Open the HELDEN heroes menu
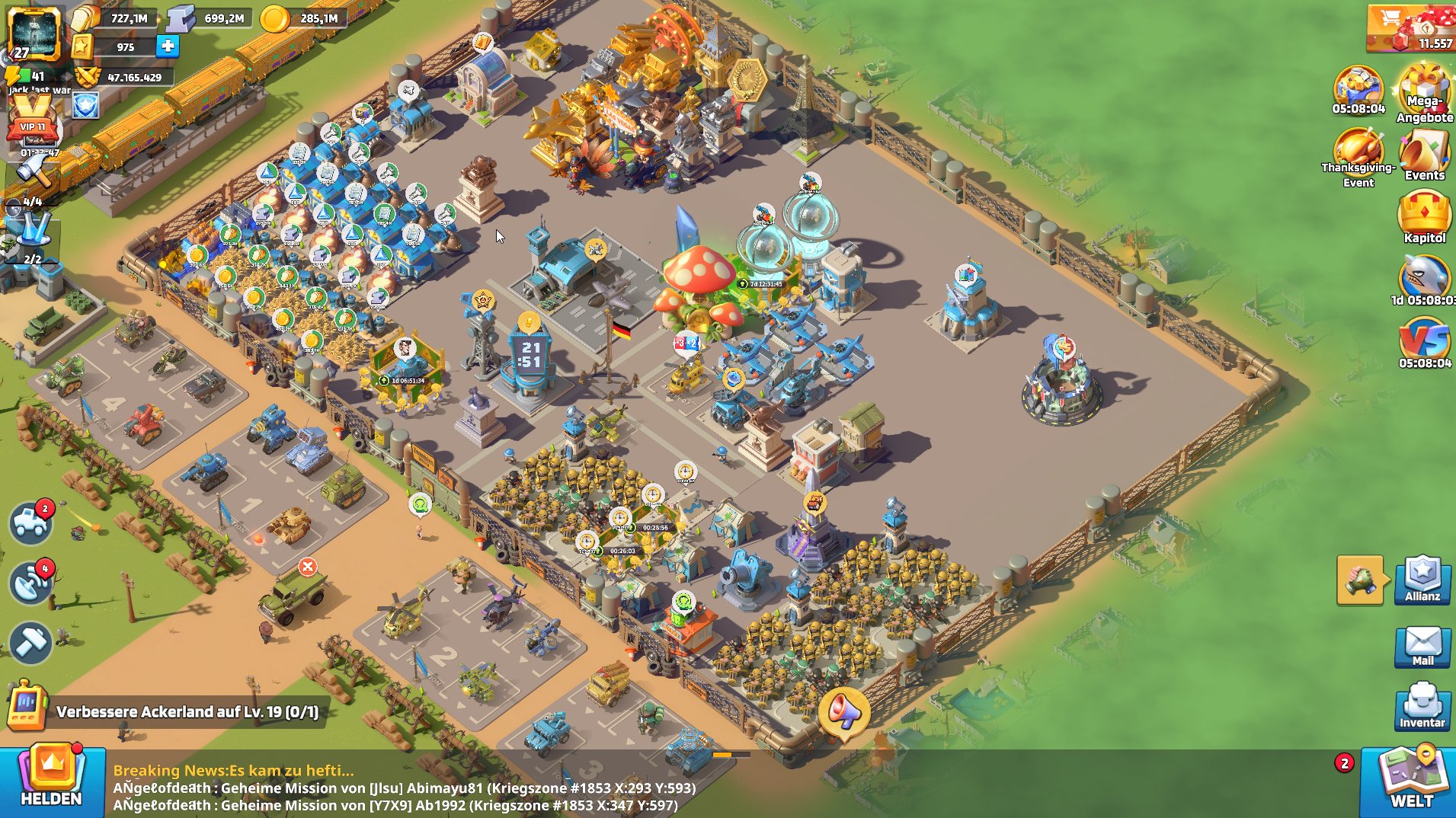This screenshot has height=818, width=1456. (x=51, y=778)
